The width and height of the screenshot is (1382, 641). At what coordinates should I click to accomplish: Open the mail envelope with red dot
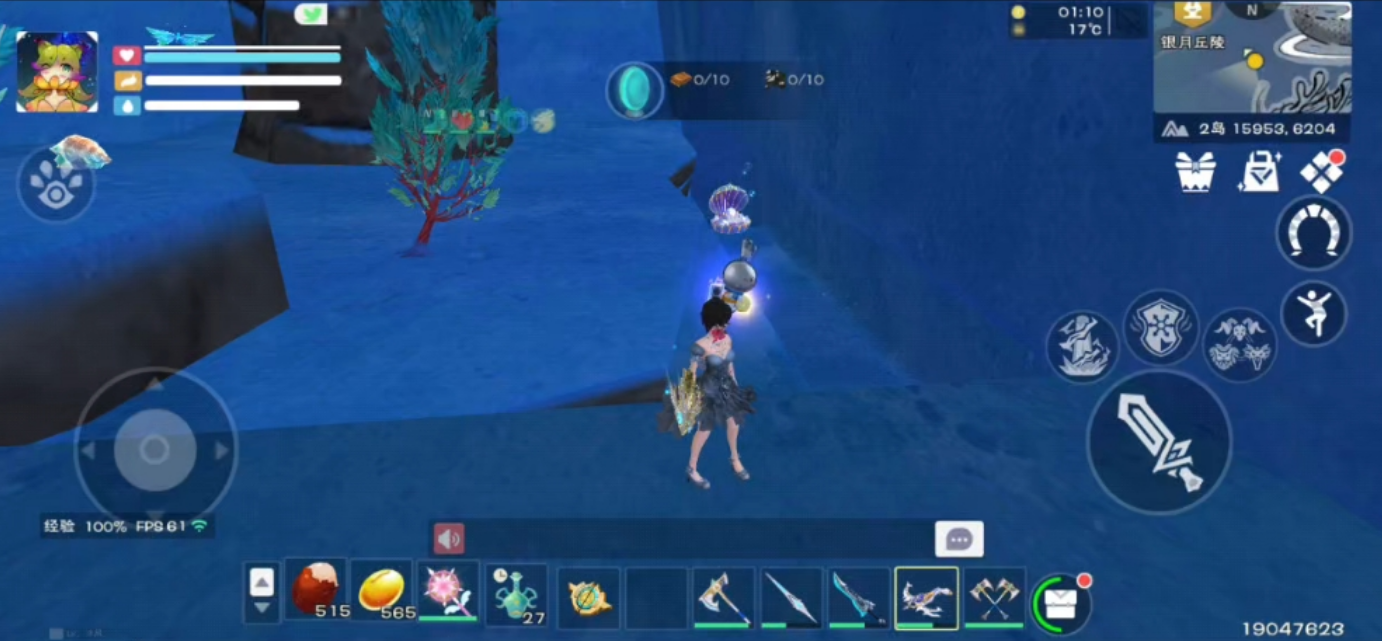[x=1060, y=603]
